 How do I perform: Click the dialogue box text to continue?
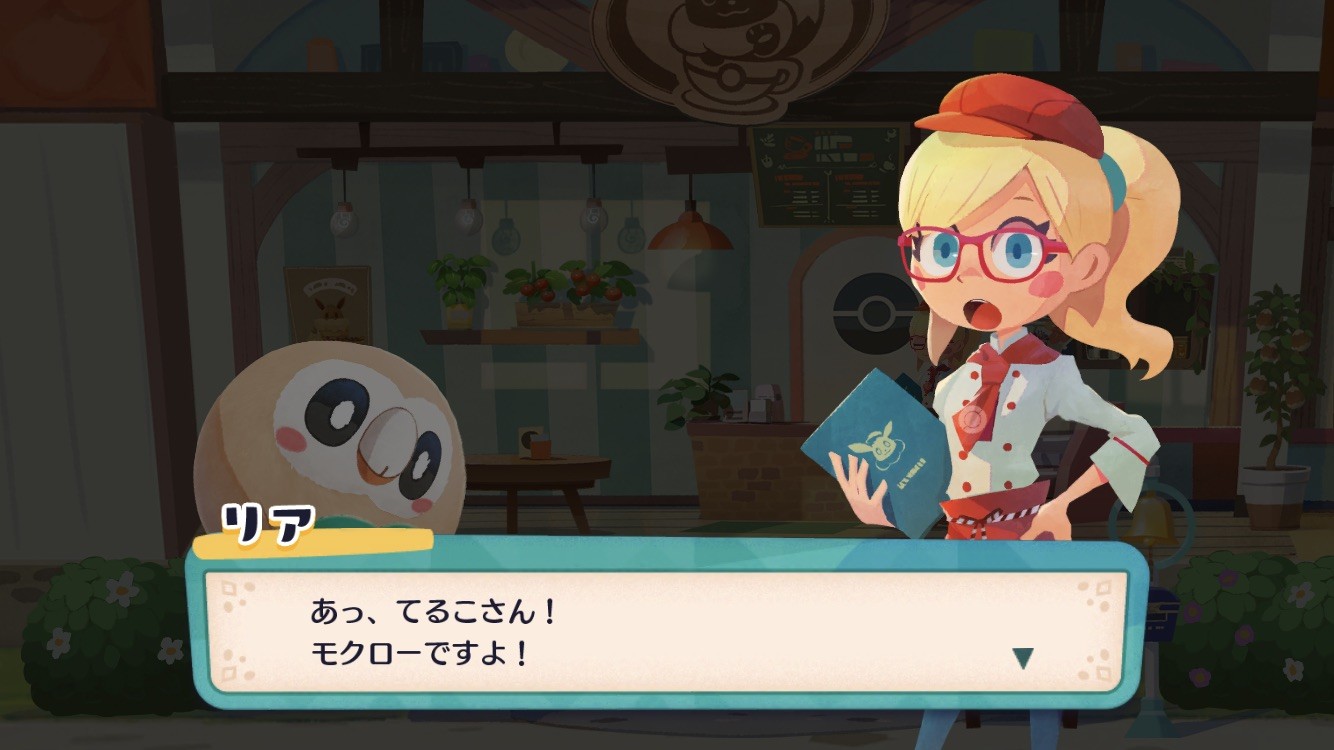pyautogui.click(x=433, y=632)
